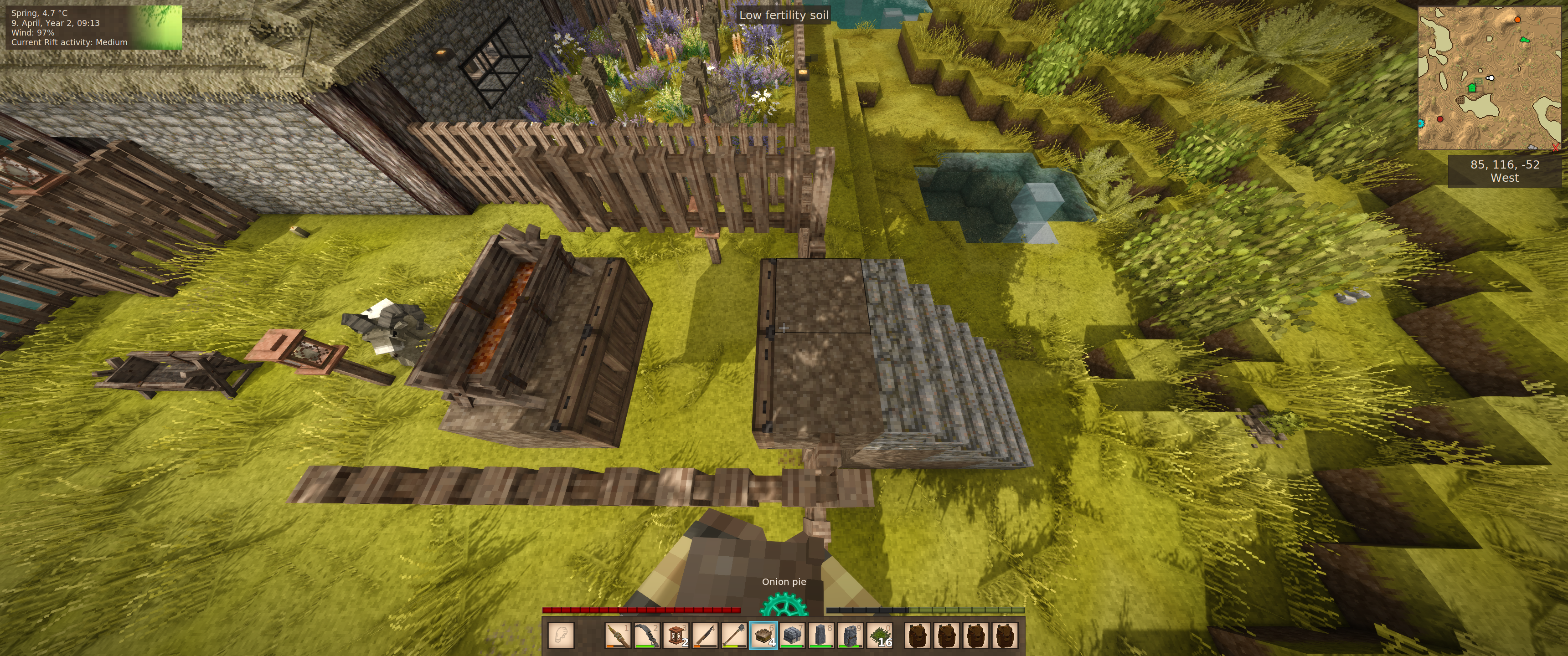Click the orange circle waypoint on minimap
Image resolution: width=1568 pixels, height=656 pixels.
click(1517, 20)
